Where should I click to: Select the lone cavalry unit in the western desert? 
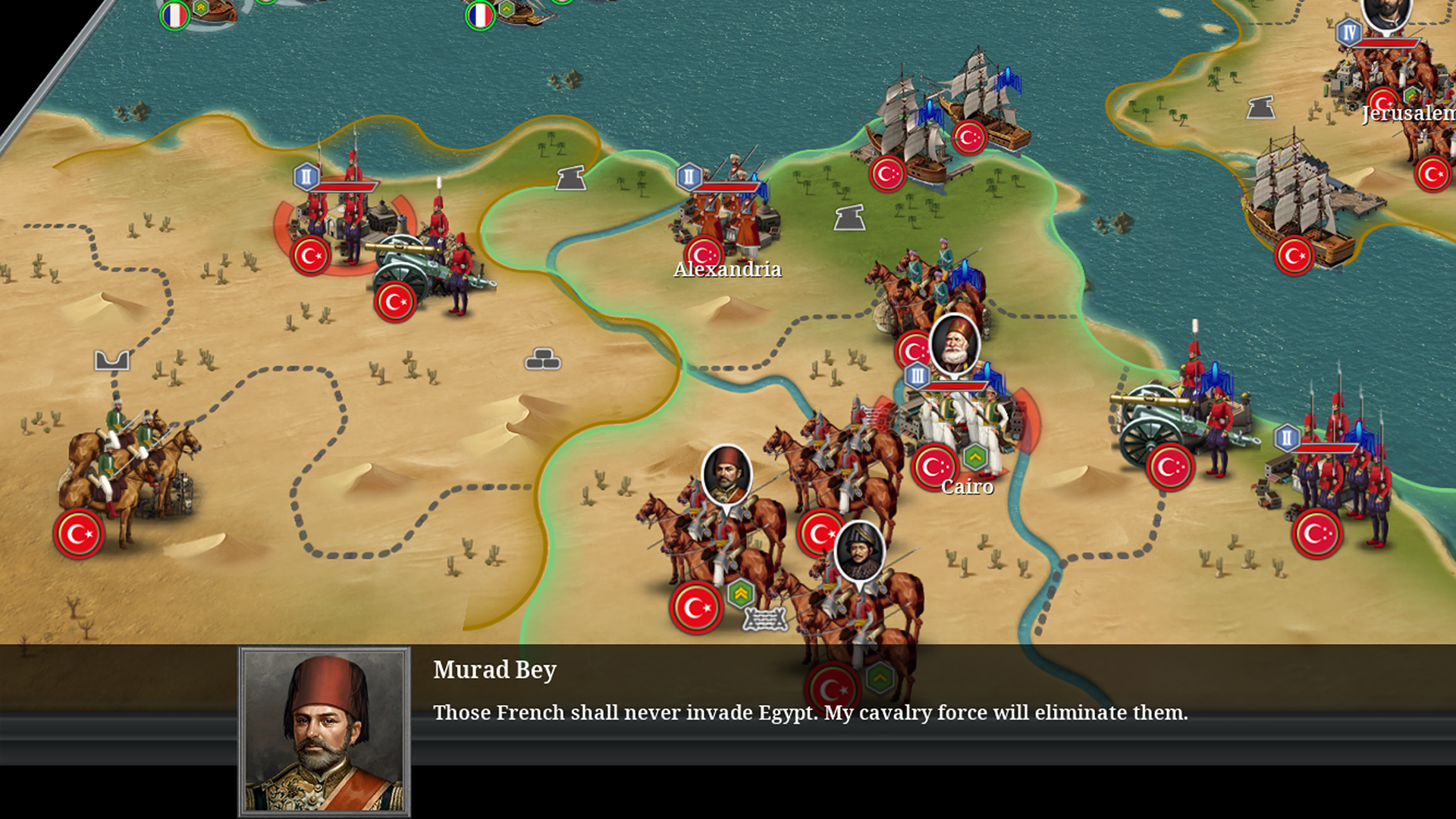click(x=125, y=470)
